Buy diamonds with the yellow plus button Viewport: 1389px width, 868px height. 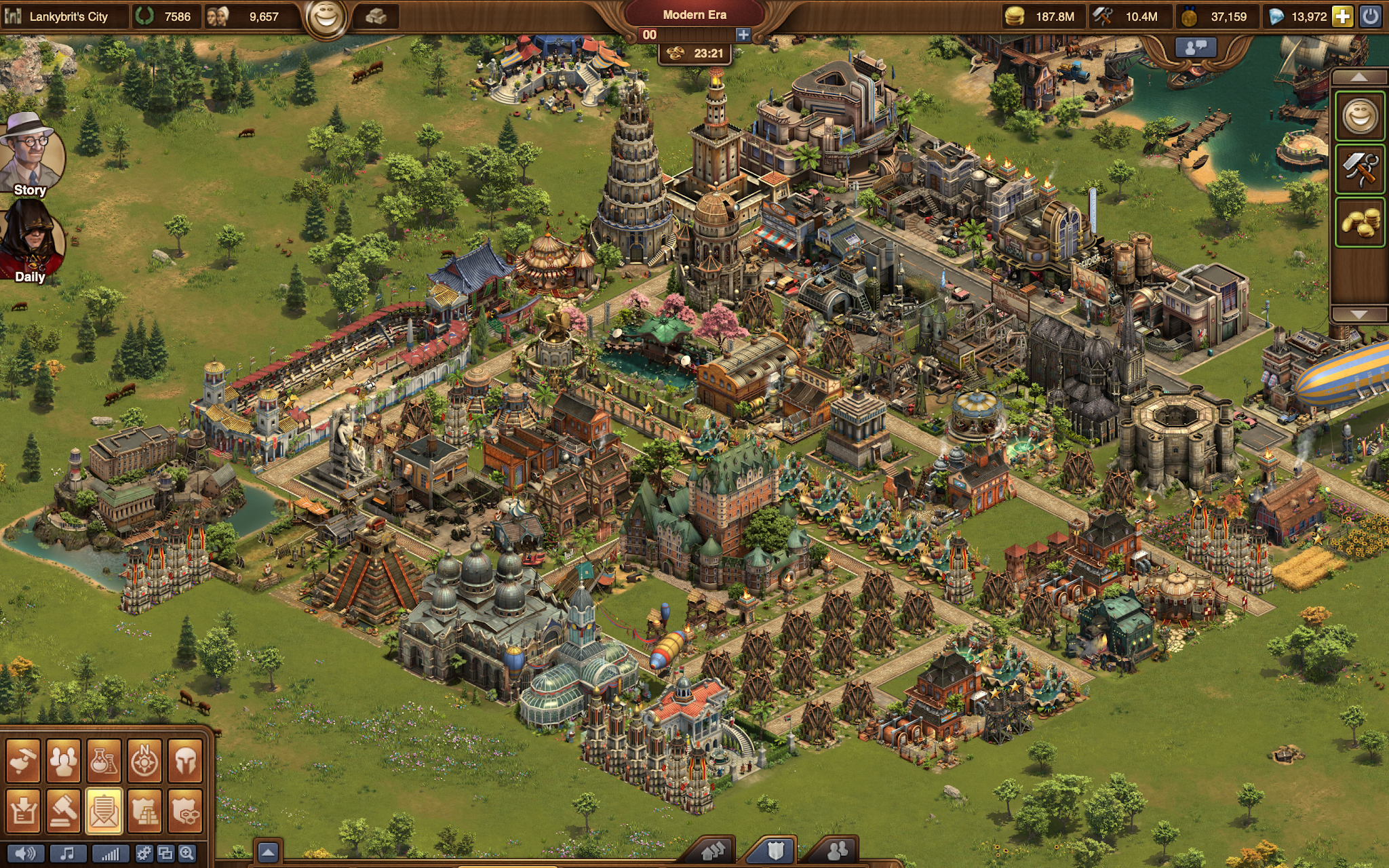click(1342, 16)
